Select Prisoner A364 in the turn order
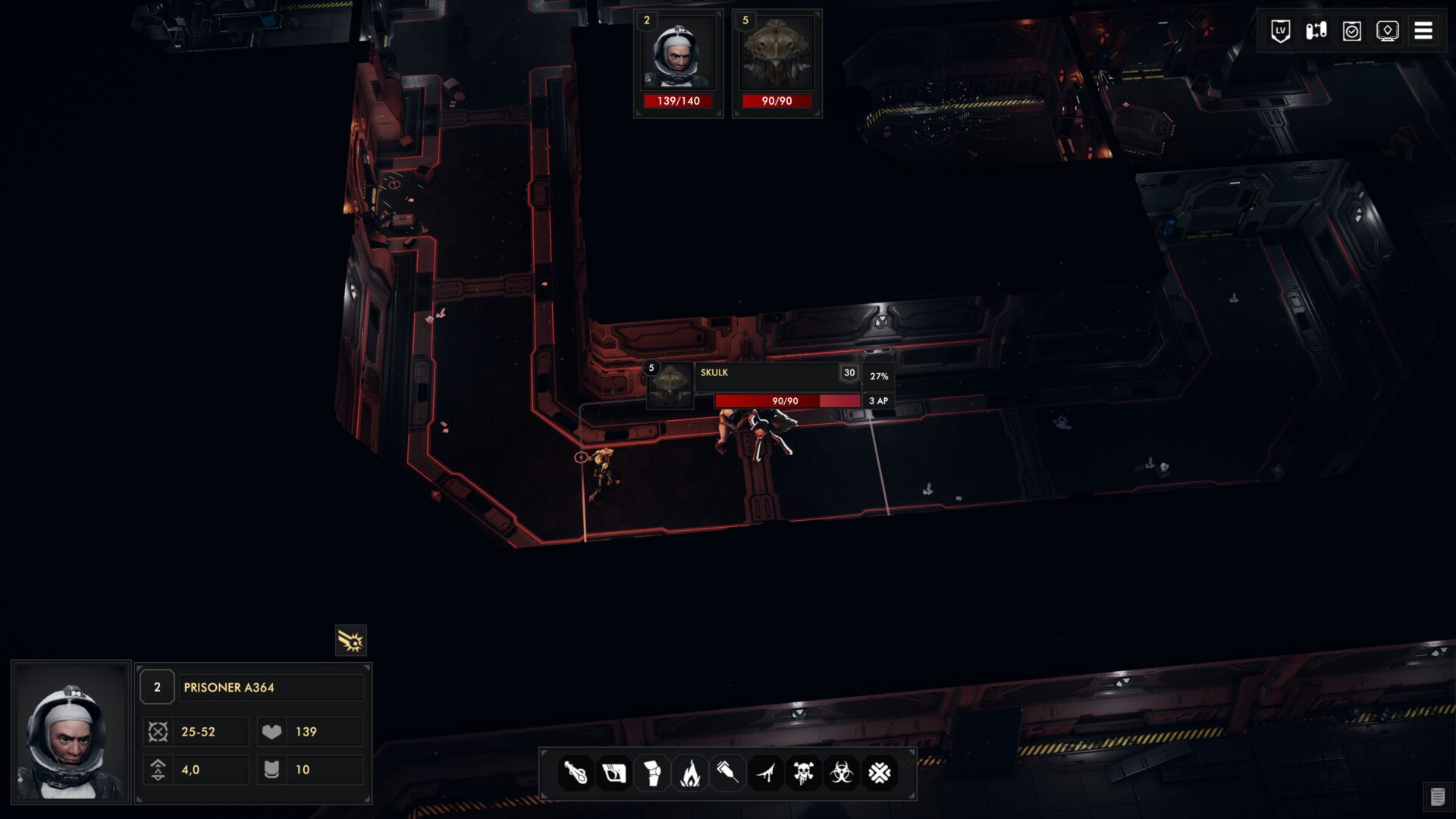This screenshot has height=819, width=1456. (678, 62)
